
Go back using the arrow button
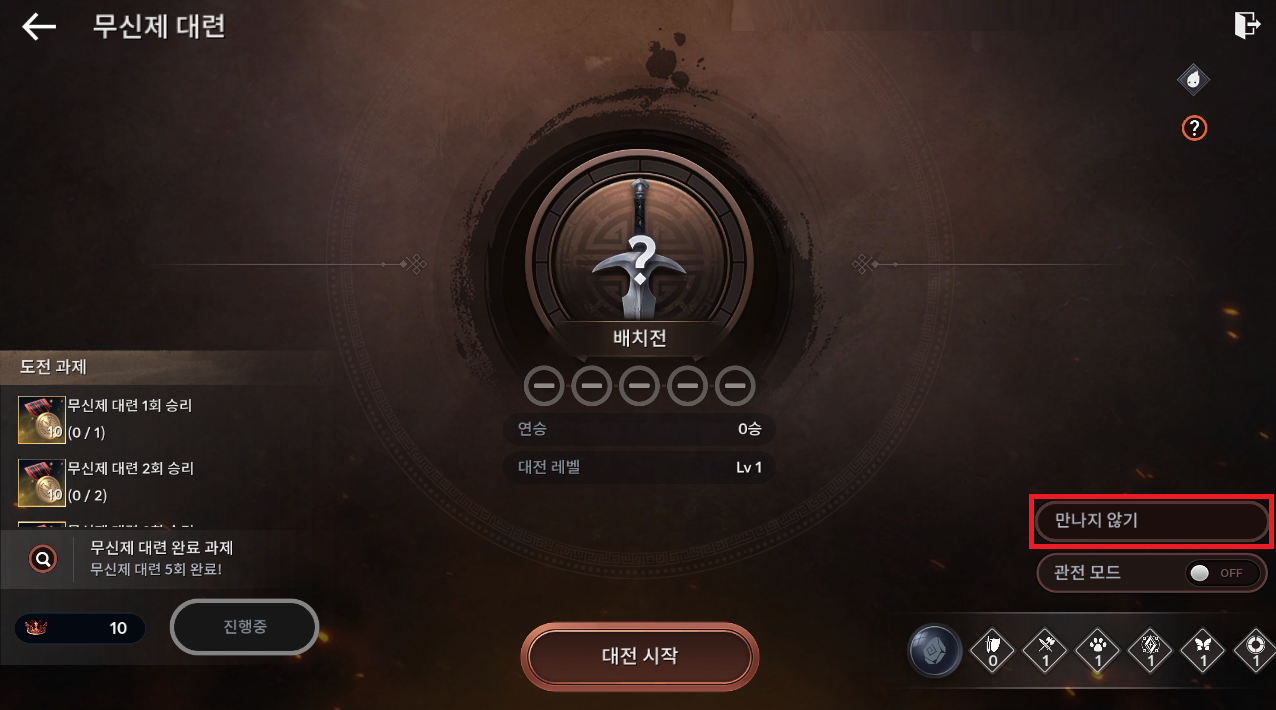click(x=39, y=27)
